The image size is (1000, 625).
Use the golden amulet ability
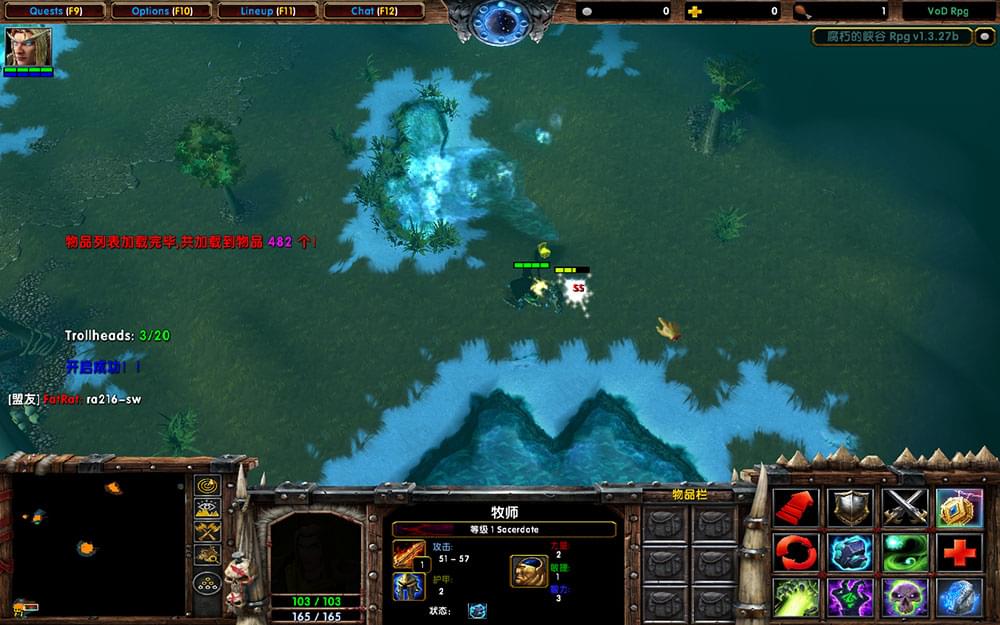tap(959, 507)
